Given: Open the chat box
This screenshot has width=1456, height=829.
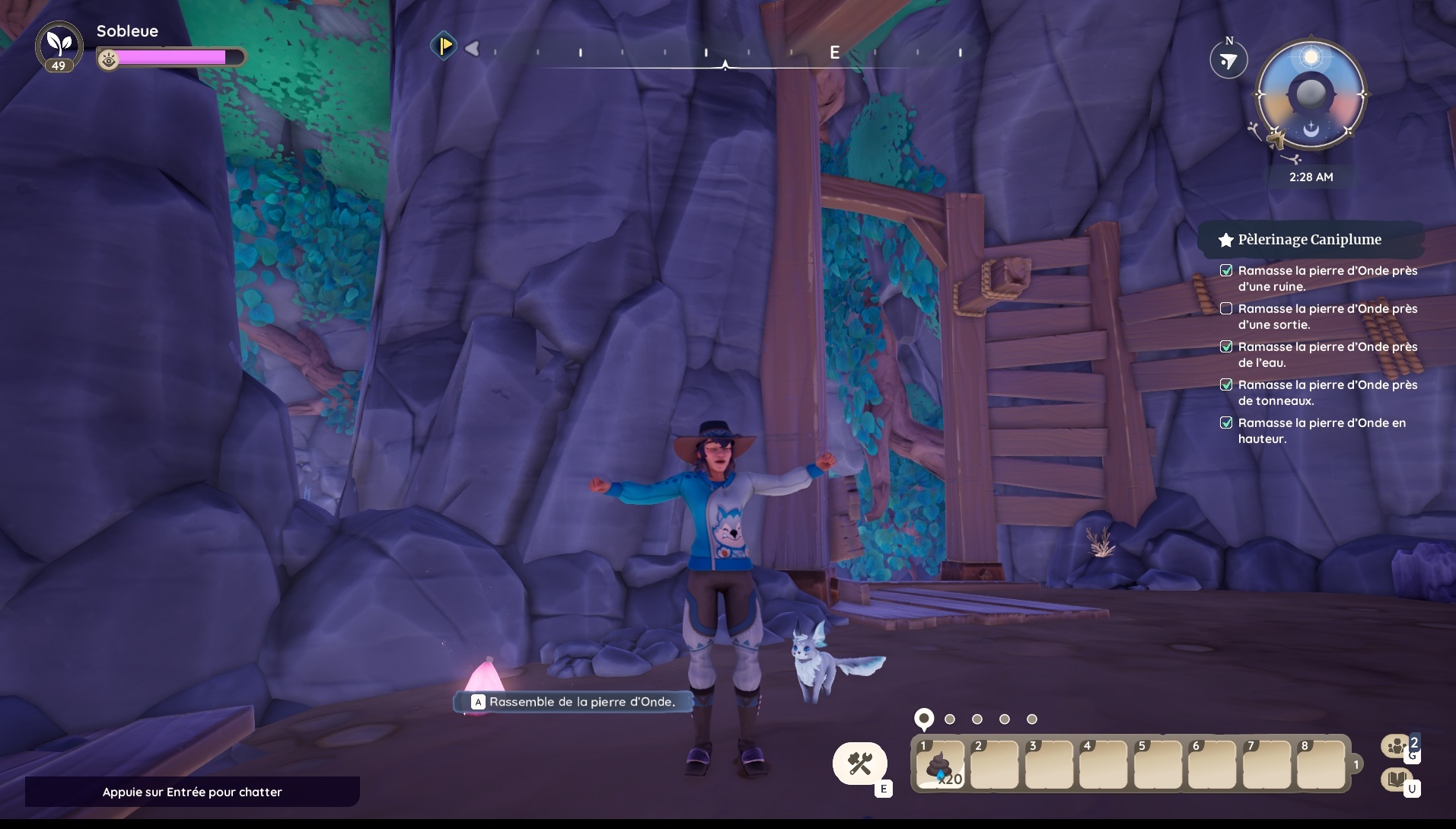Looking at the screenshot, I should click(192, 792).
